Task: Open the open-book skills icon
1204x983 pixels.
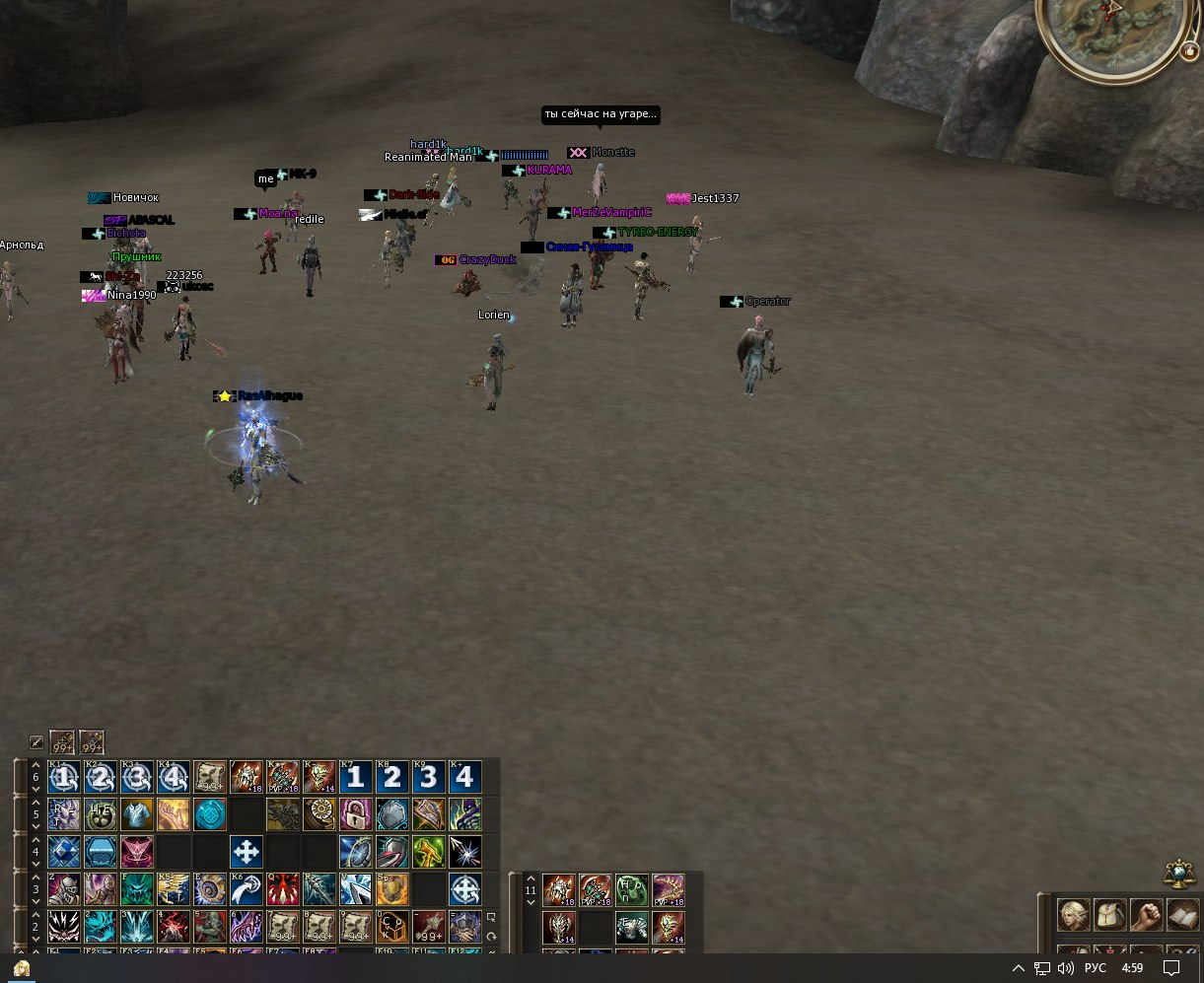Action: (1182, 915)
